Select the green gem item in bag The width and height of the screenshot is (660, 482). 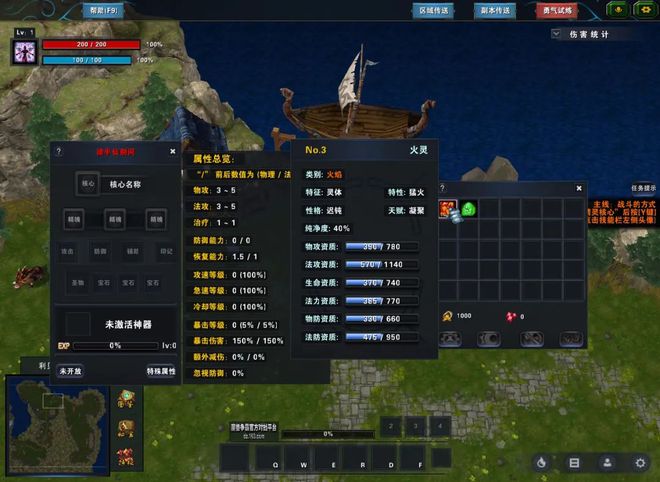coord(468,209)
